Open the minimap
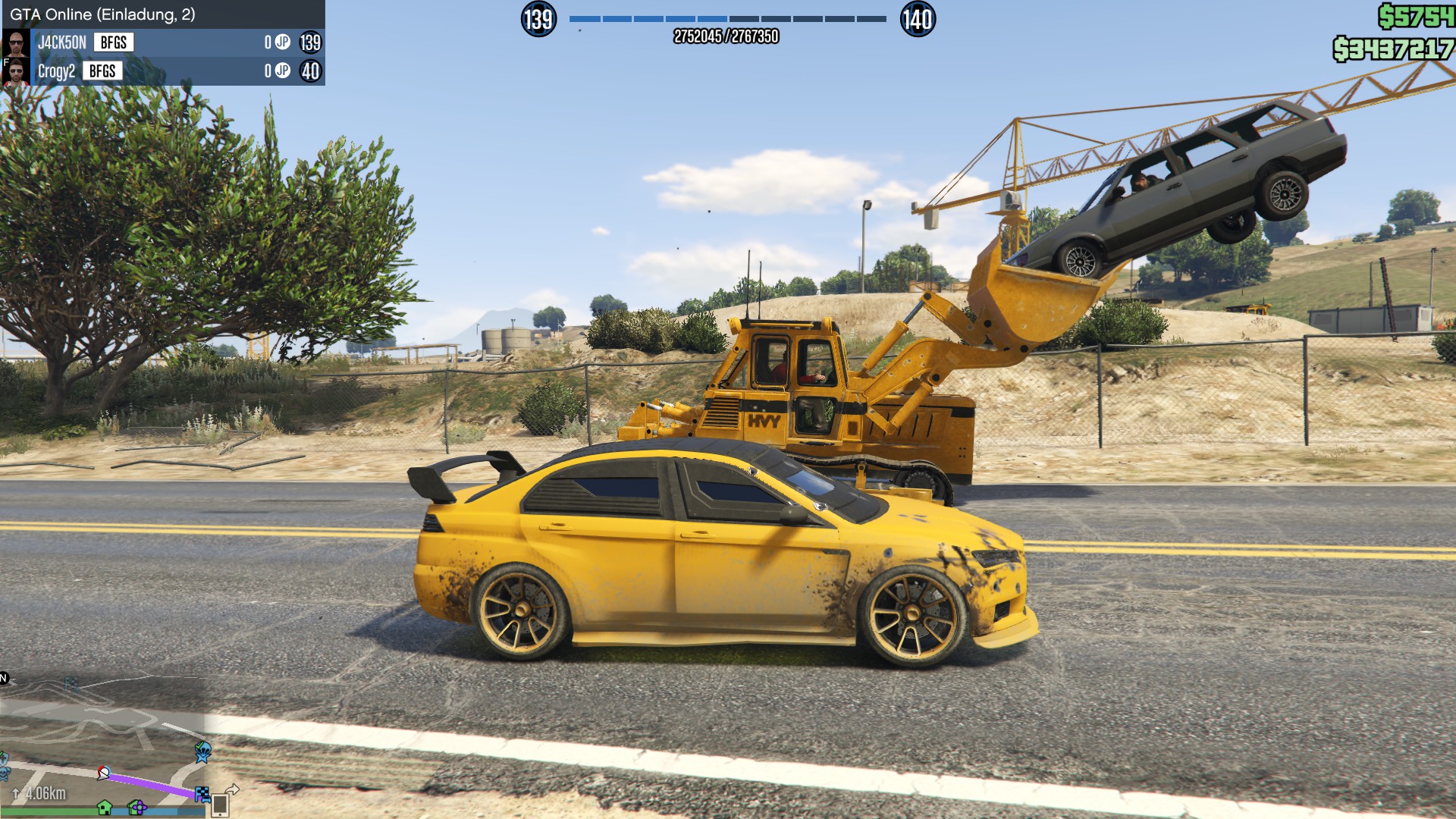This screenshot has height=819, width=1456. pyautogui.click(x=102, y=747)
